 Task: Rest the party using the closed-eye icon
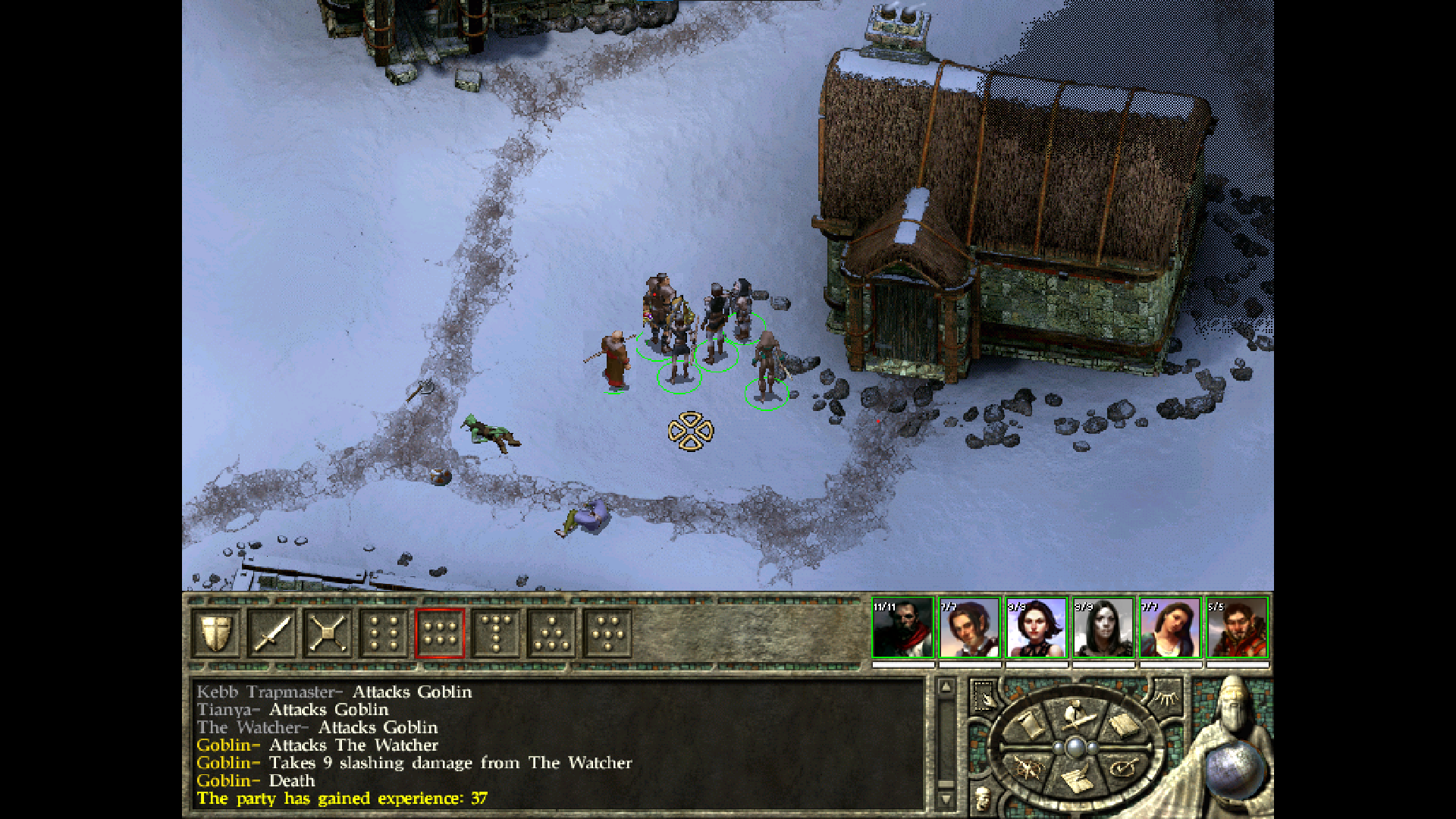[x=1166, y=698]
